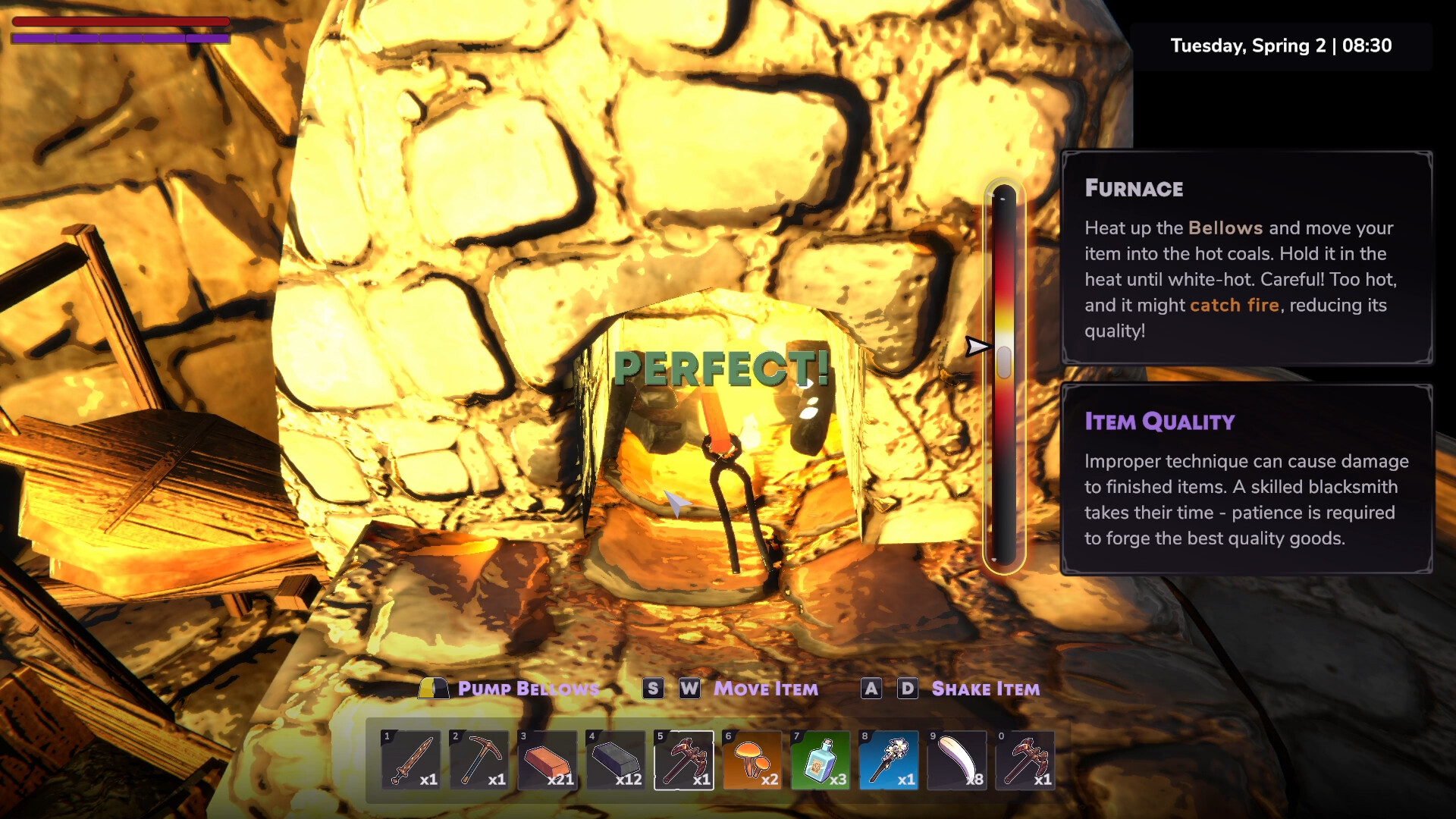Click the bellows icon beside Pump Bellows

coord(432,689)
